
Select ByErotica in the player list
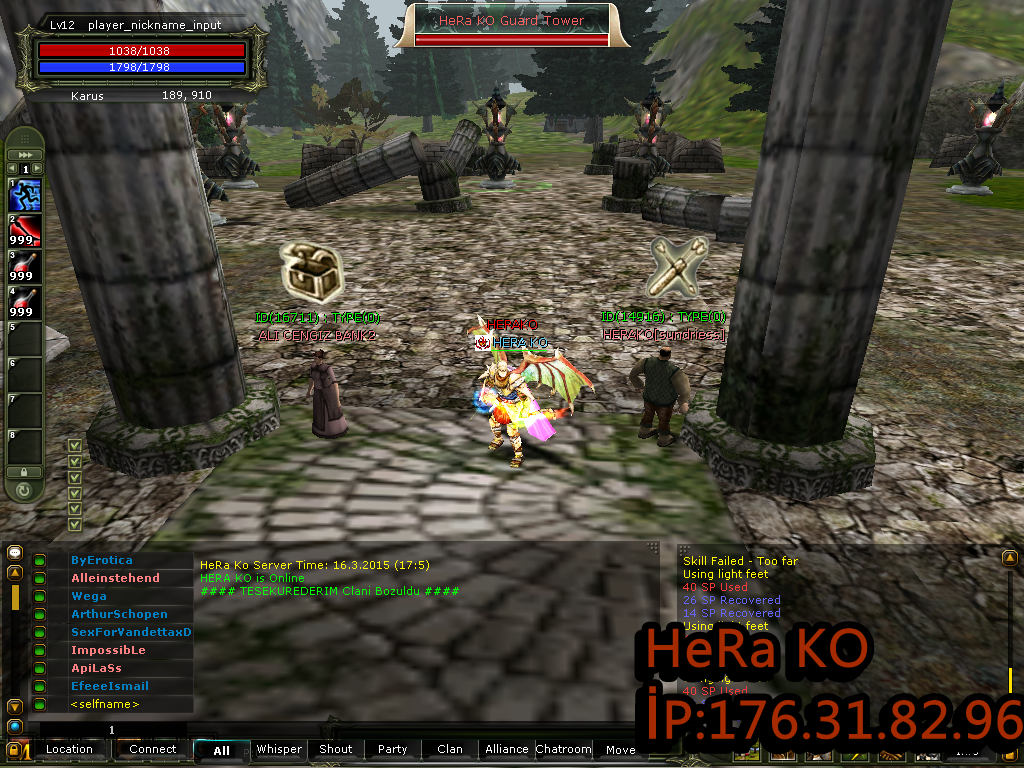pos(102,560)
